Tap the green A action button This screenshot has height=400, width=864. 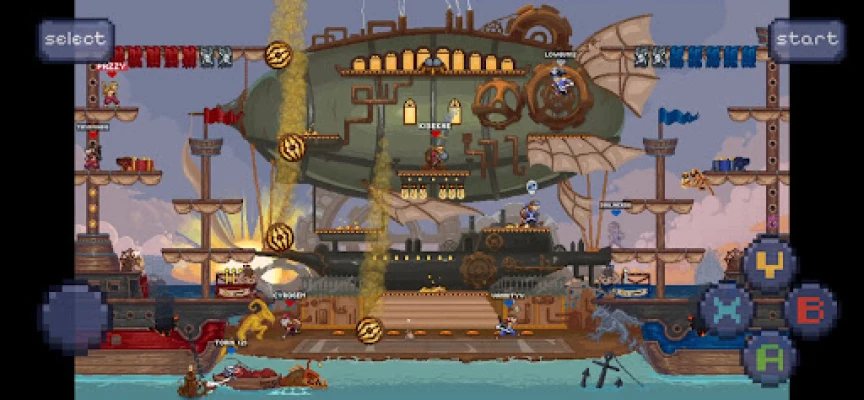[x=769, y=356]
